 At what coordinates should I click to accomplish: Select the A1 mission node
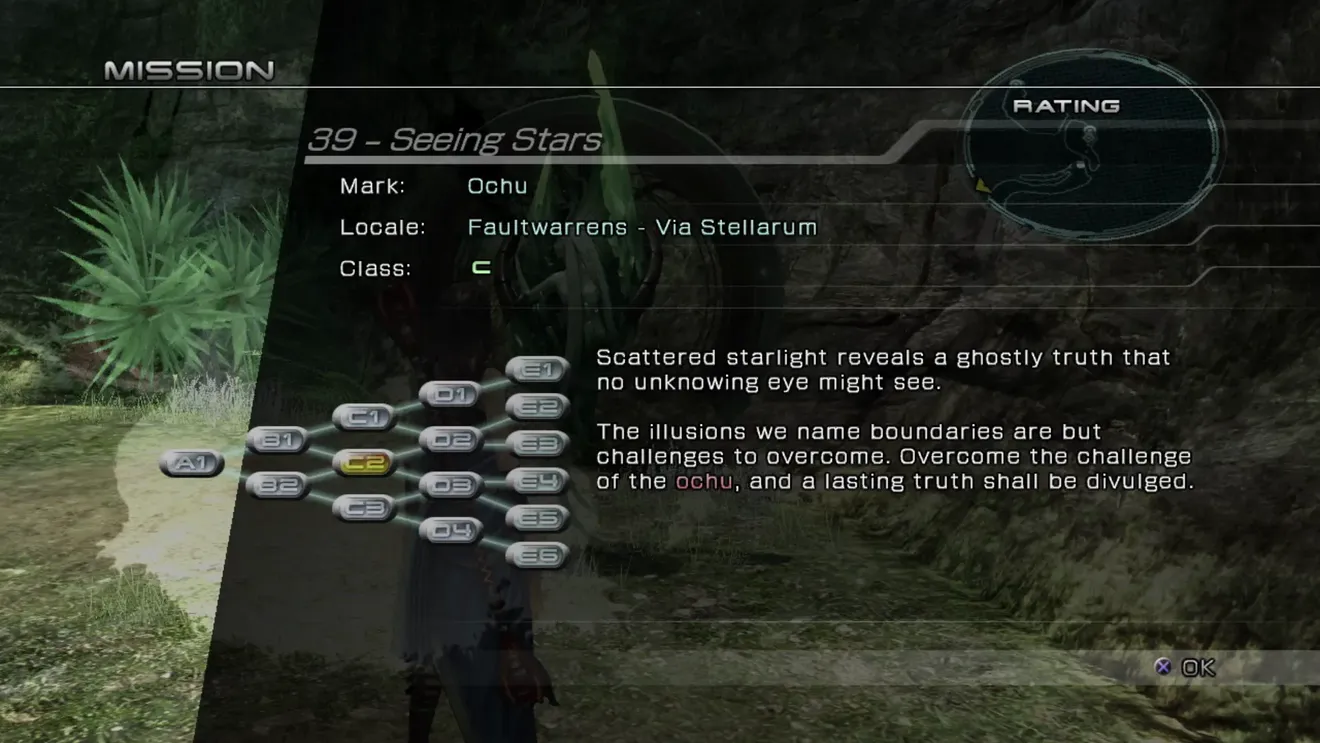click(x=191, y=463)
